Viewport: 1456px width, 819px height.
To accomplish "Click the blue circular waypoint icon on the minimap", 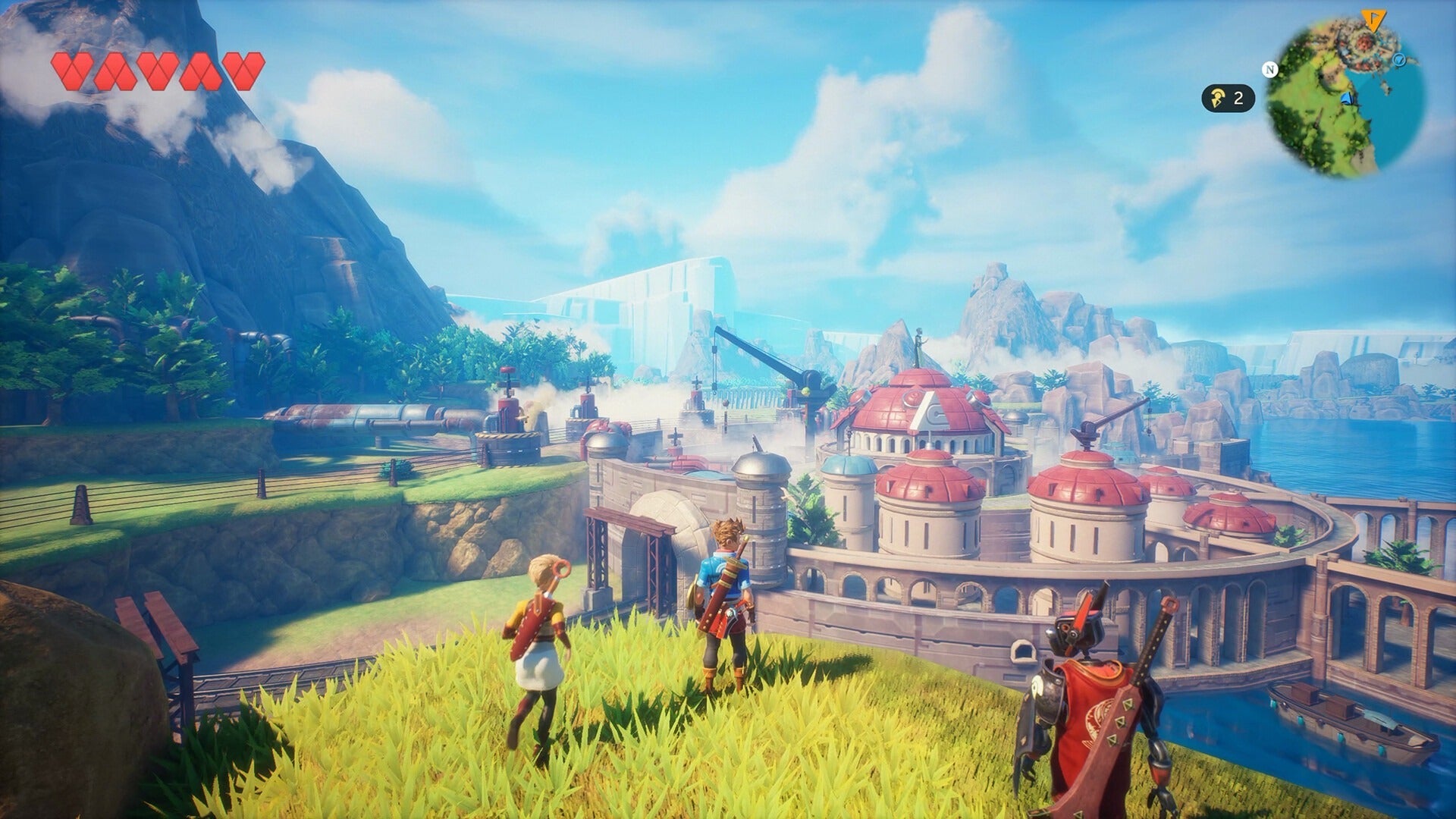I will tap(1399, 60).
